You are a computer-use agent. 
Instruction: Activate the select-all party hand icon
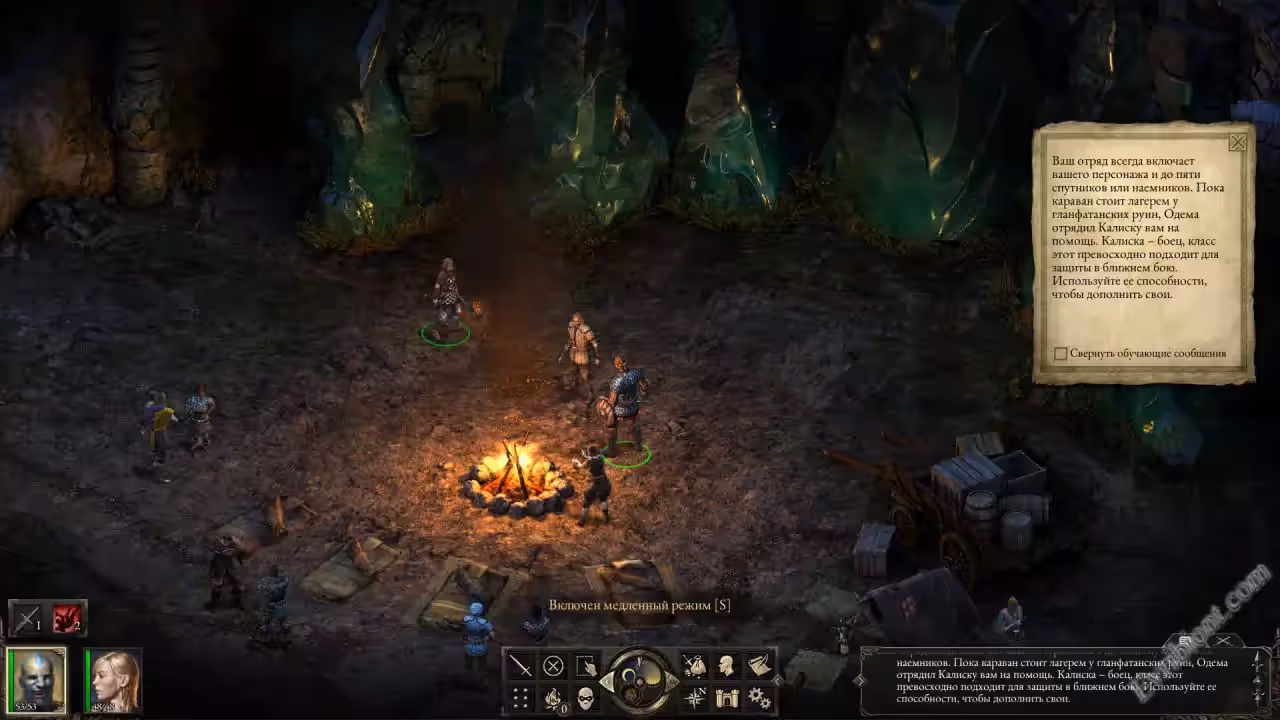click(x=586, y=665)
